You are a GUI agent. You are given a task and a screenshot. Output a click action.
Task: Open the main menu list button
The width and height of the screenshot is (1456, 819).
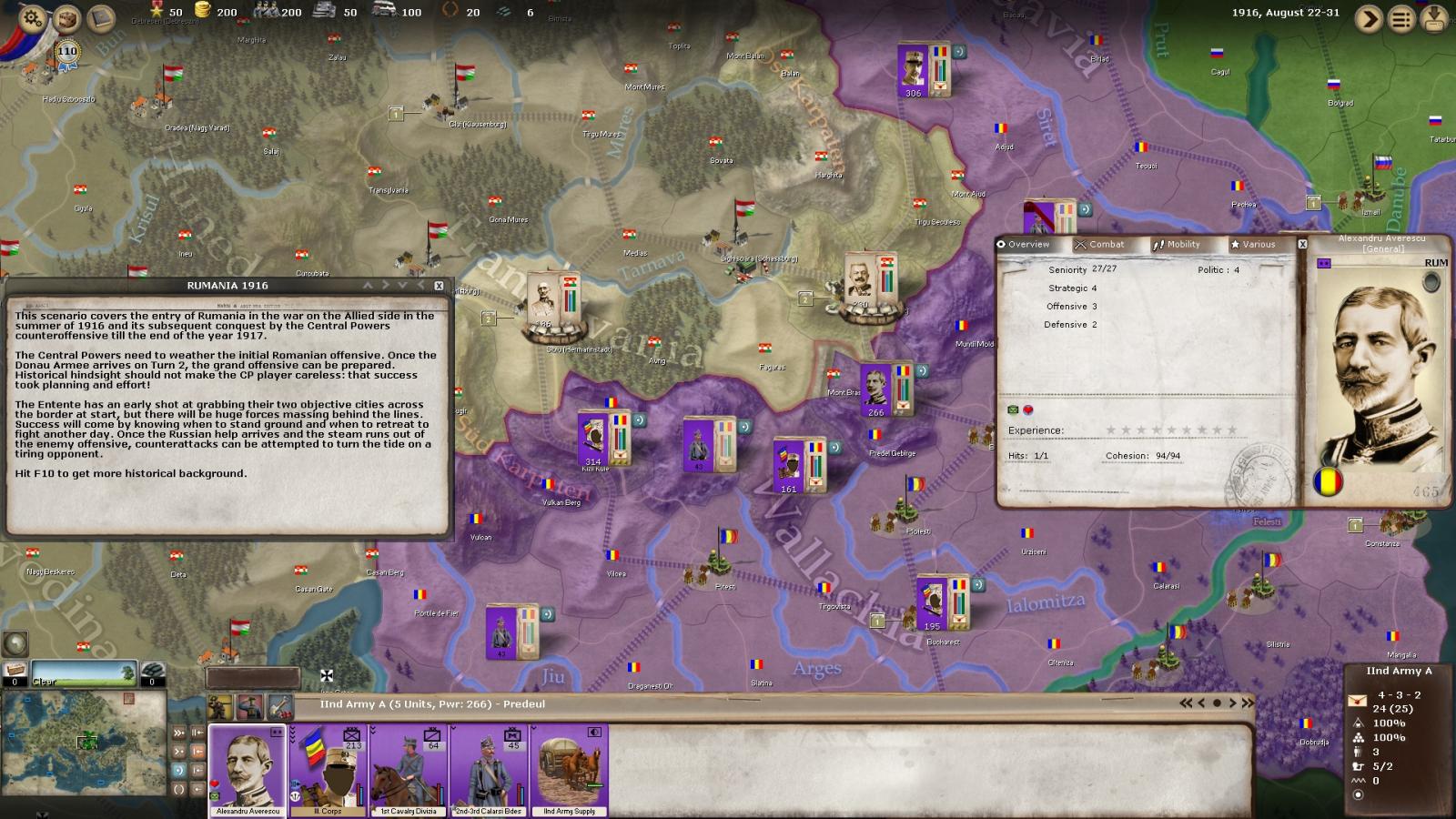point(1401,19)
